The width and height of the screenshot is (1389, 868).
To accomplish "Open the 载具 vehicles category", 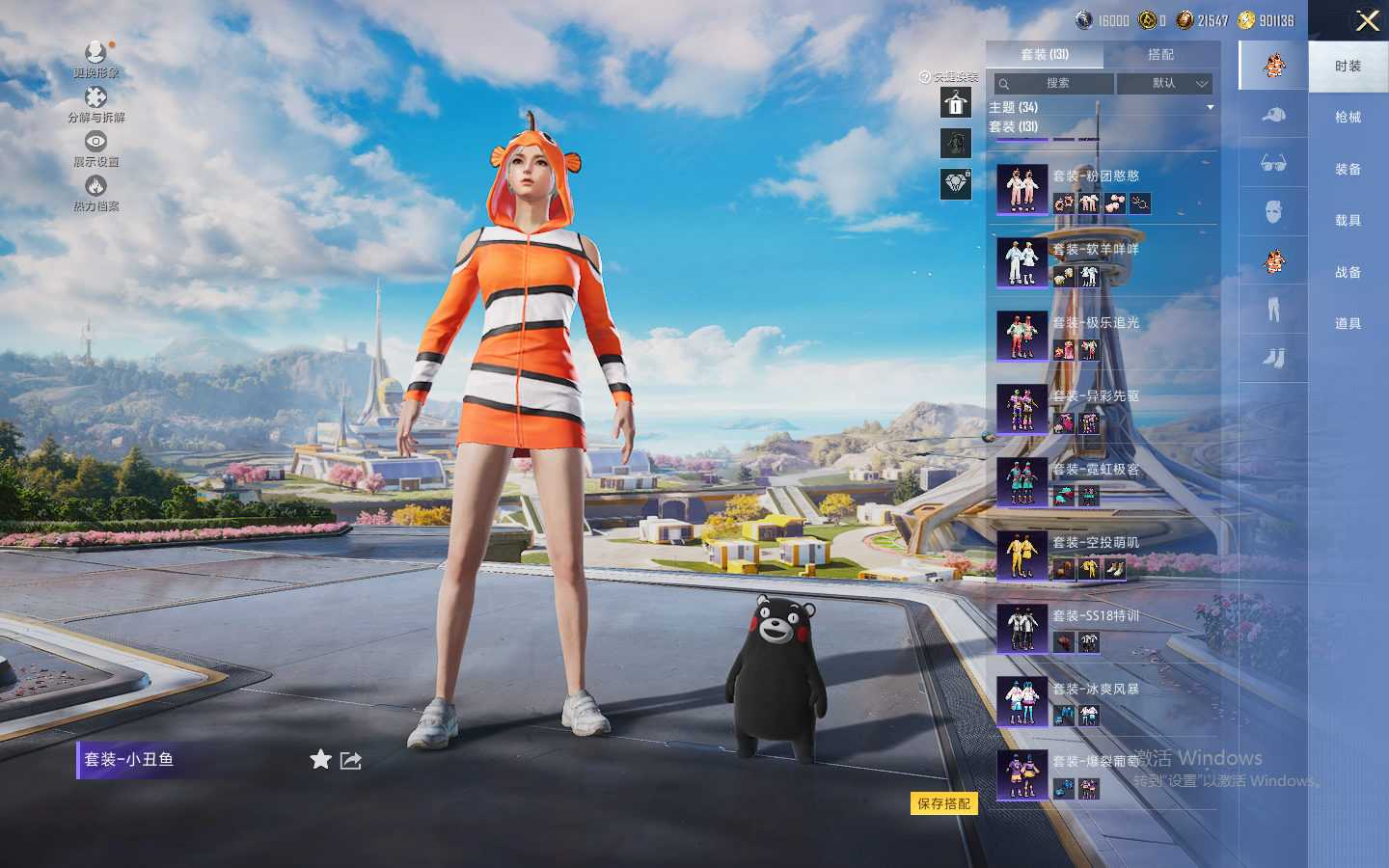I will point(1348,221).
